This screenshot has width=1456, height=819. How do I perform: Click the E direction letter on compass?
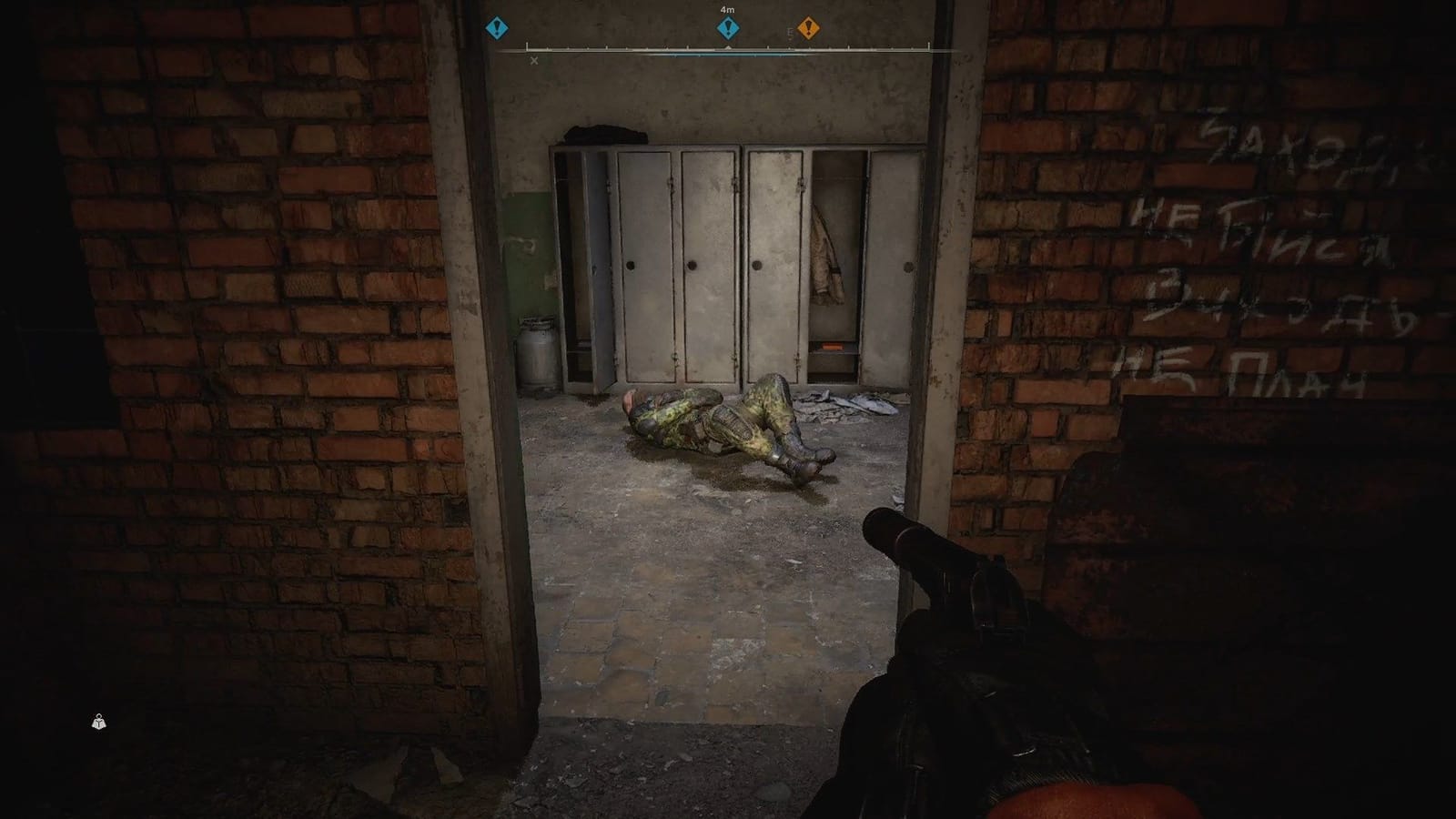click(788, 30)
